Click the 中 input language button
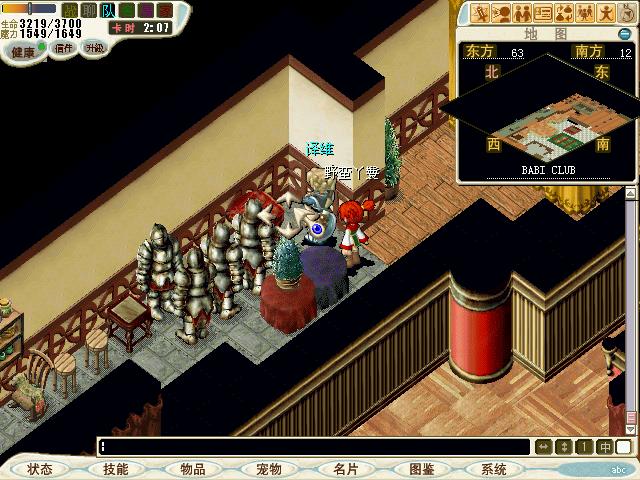This screenshot has height=480, width=640. pos(606,447)
